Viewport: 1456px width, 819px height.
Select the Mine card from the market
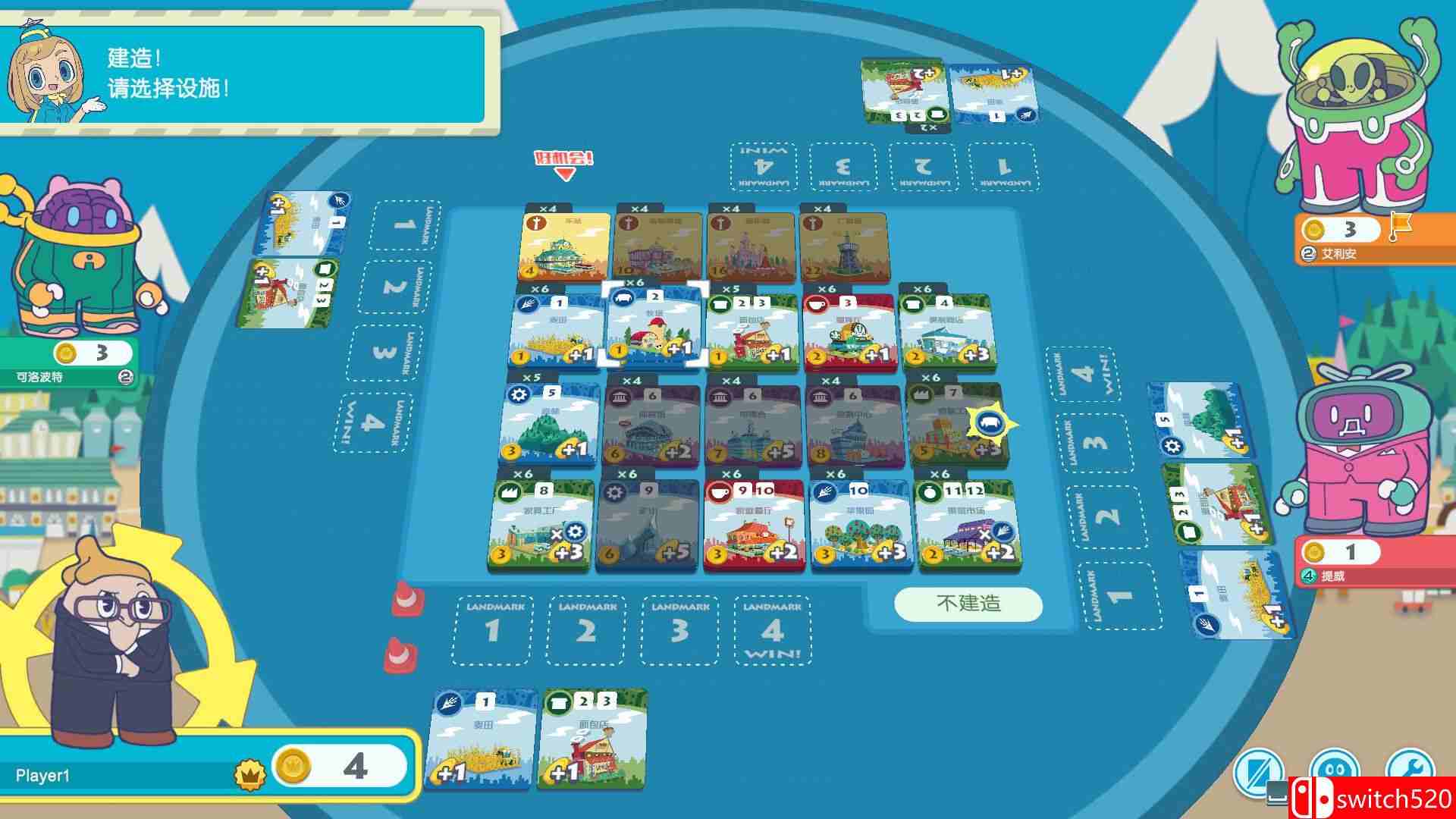[x=651, y=523]
